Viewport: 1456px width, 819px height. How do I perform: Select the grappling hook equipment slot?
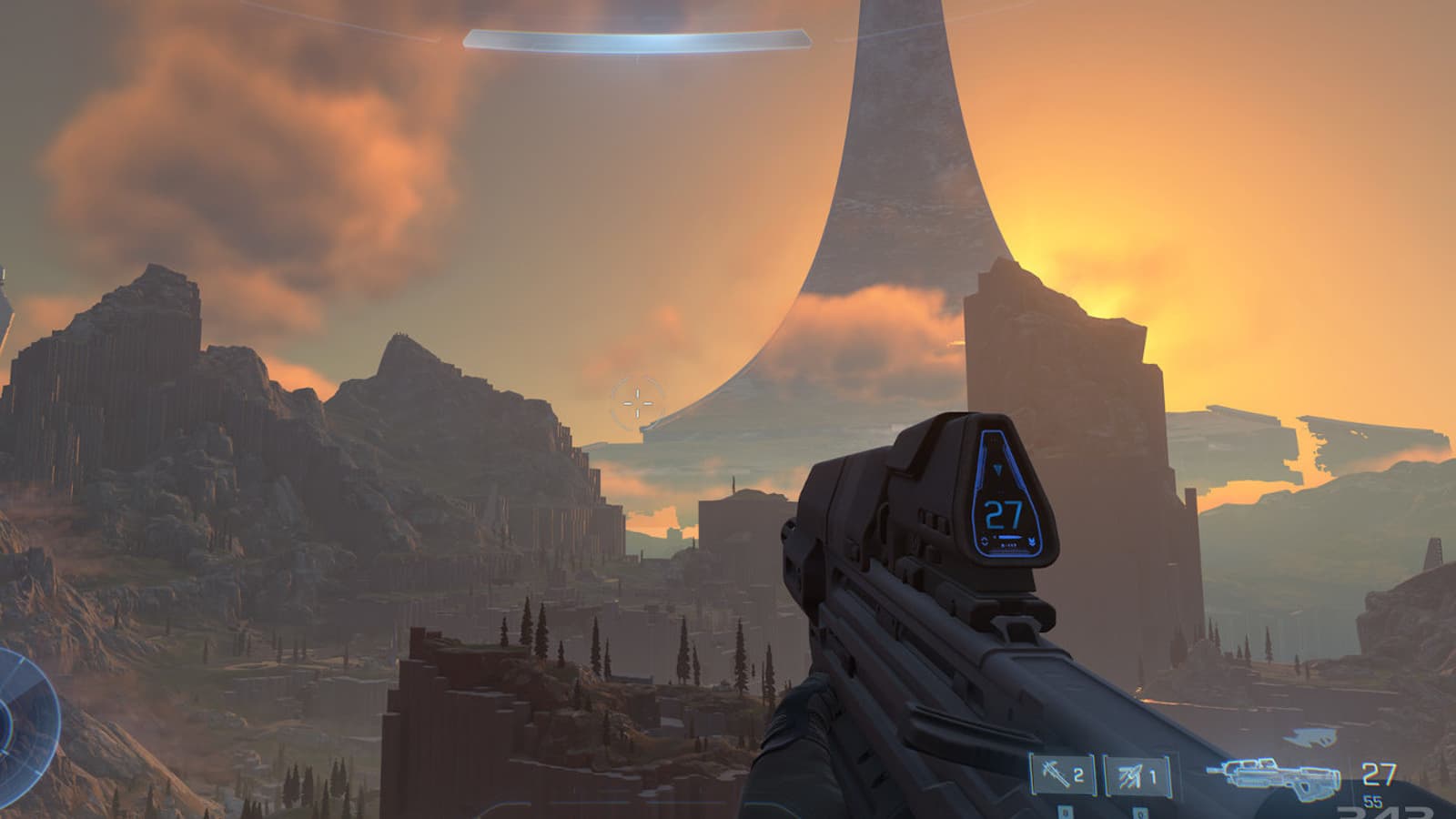[x=1061, y=776]
